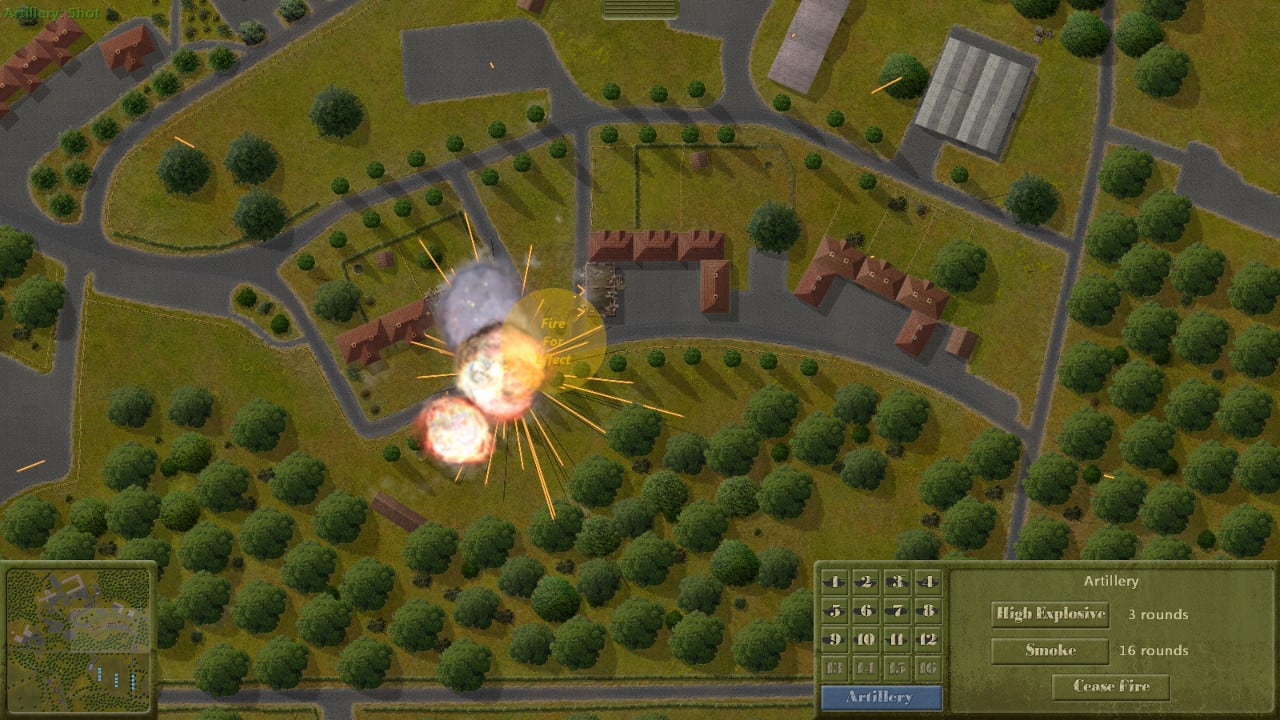Click the Fire For Effect marker on the map
This screenshot has width=1280, height=720.
(x=551, y=340)
